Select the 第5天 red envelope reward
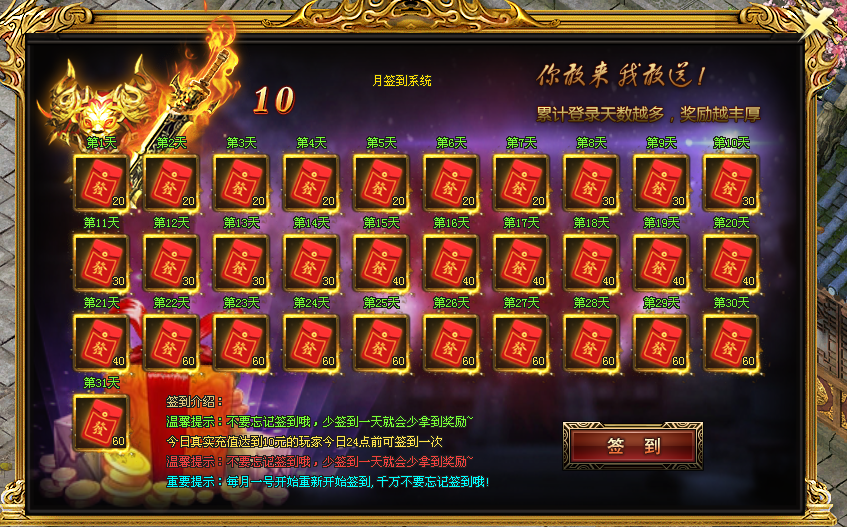Image resolution: width=847 pixels, height=527 pixels. pos(381,183)
